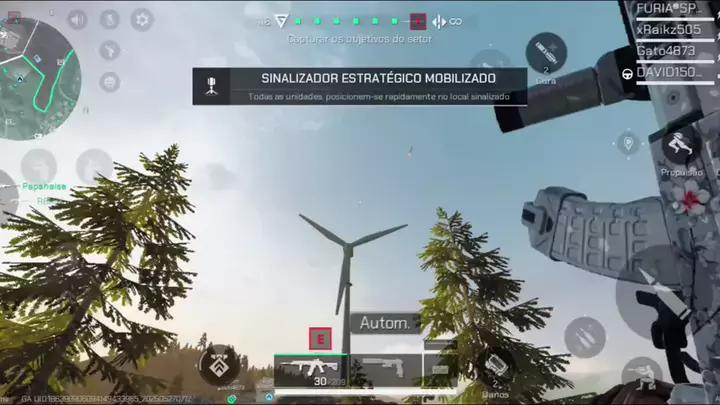Tap the bullets reload button
The image size is (720, 405).
[585, 337]
